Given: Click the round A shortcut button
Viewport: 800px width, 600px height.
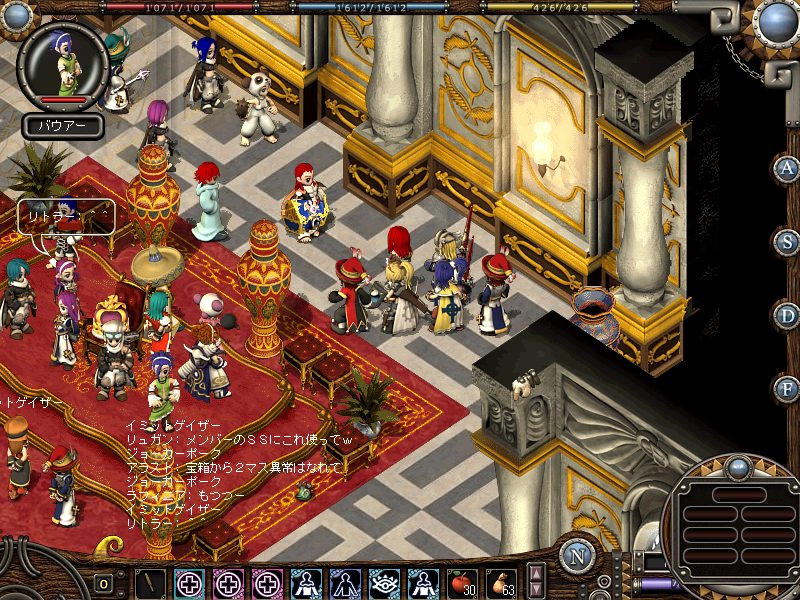Looking at the screenshot, I should coord(787,168).
